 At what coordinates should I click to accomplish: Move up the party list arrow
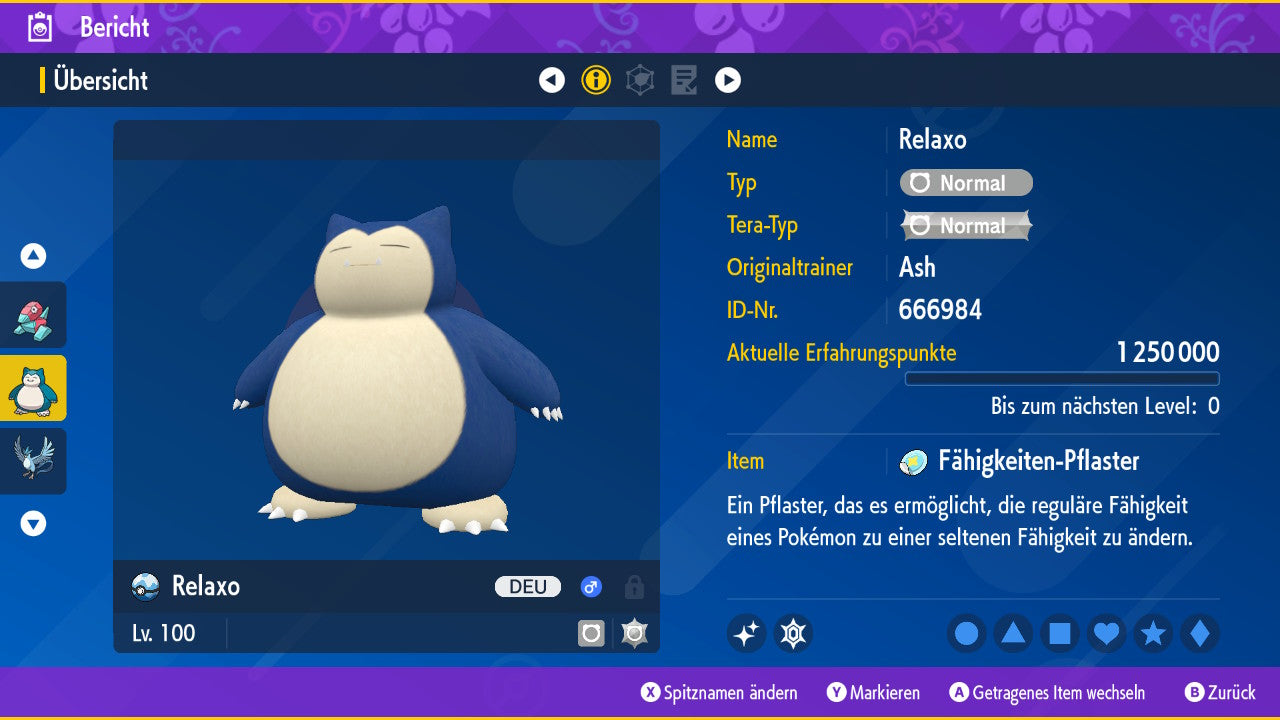click(33, 256)
